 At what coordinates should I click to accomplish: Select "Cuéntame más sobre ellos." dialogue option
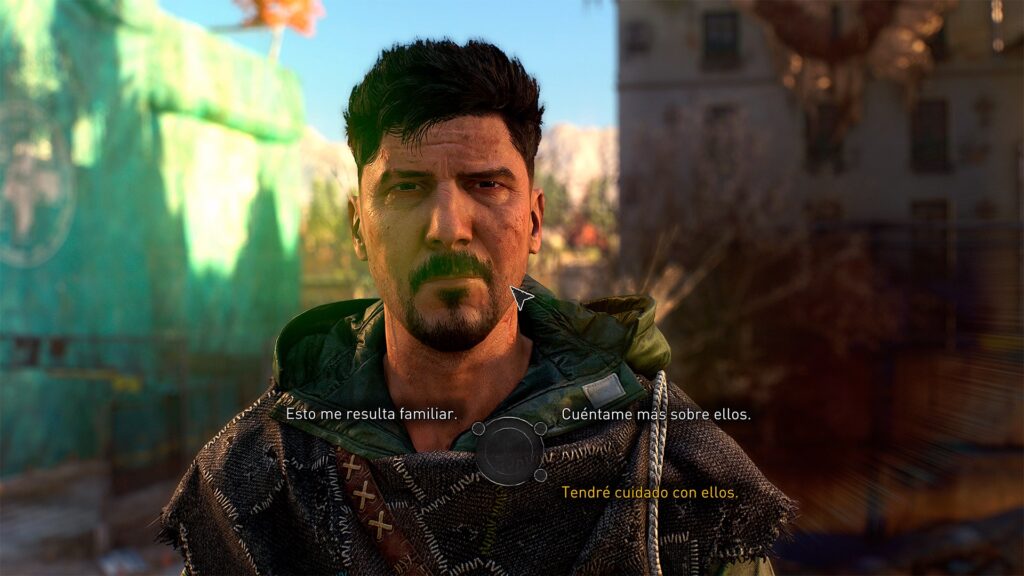[x=655, y=413]
